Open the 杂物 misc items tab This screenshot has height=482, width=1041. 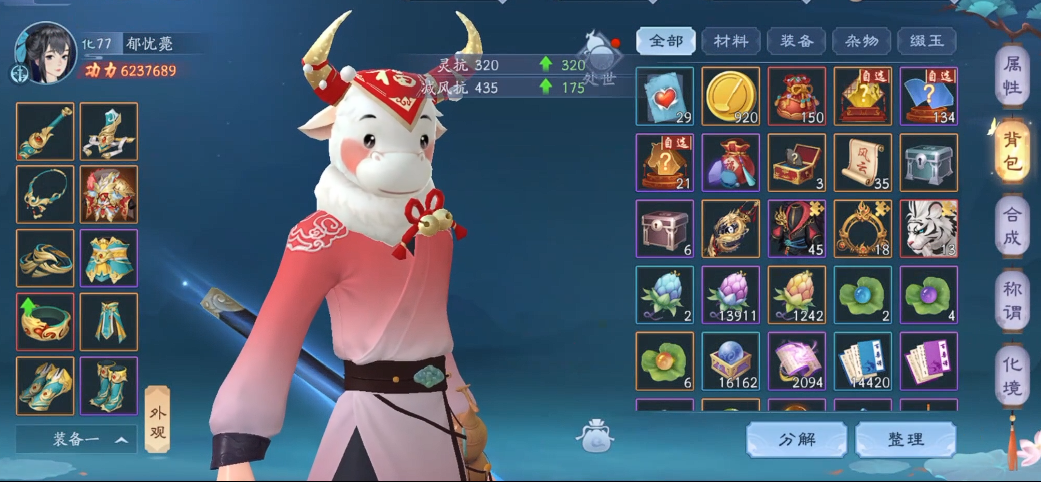click(861, 41)
